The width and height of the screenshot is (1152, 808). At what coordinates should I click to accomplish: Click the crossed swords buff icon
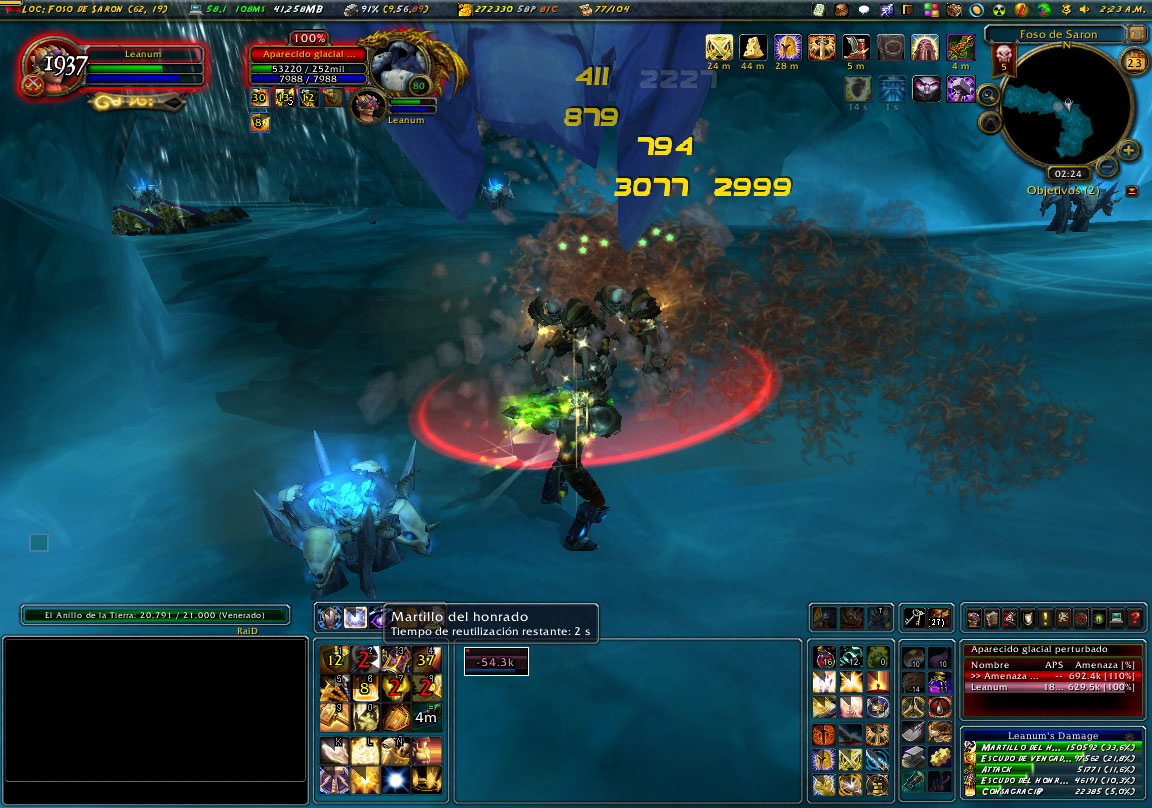tap(719, 47)
